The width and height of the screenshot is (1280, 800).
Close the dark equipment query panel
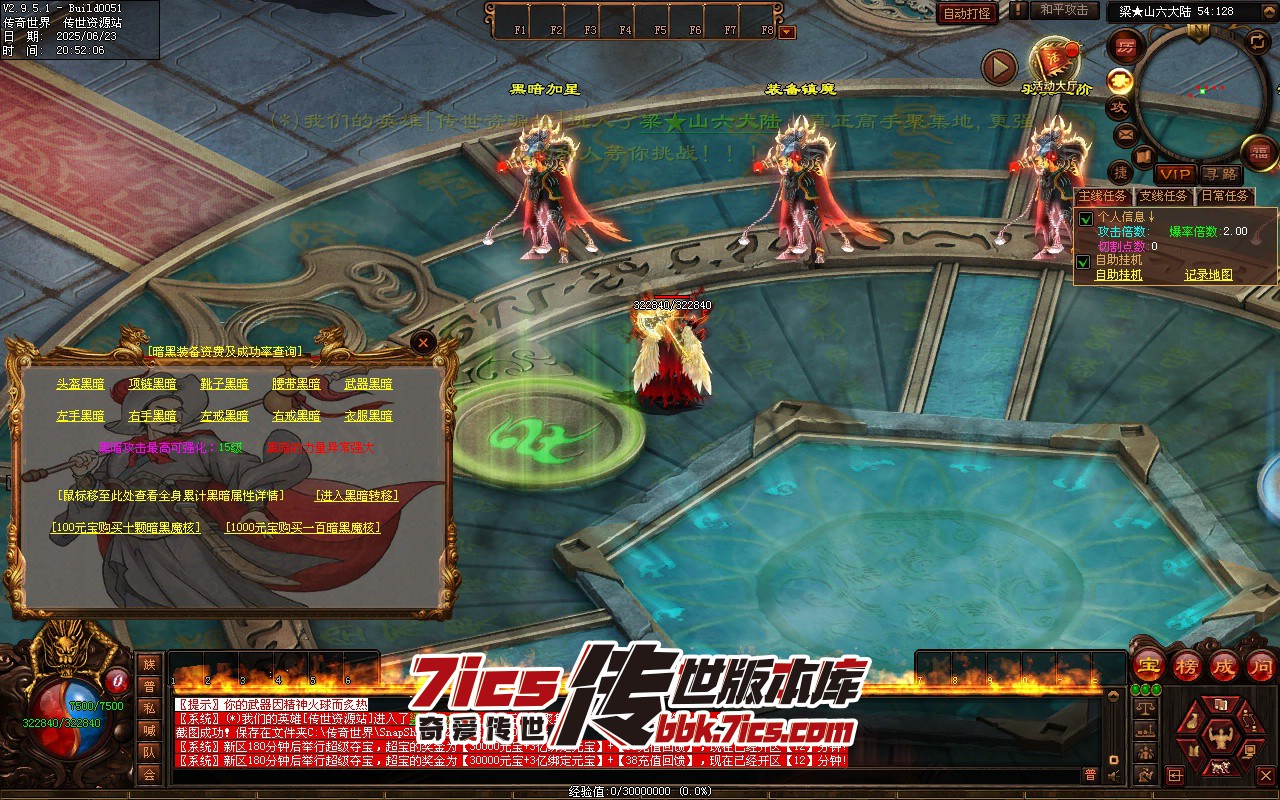click(x=424, y=343)
